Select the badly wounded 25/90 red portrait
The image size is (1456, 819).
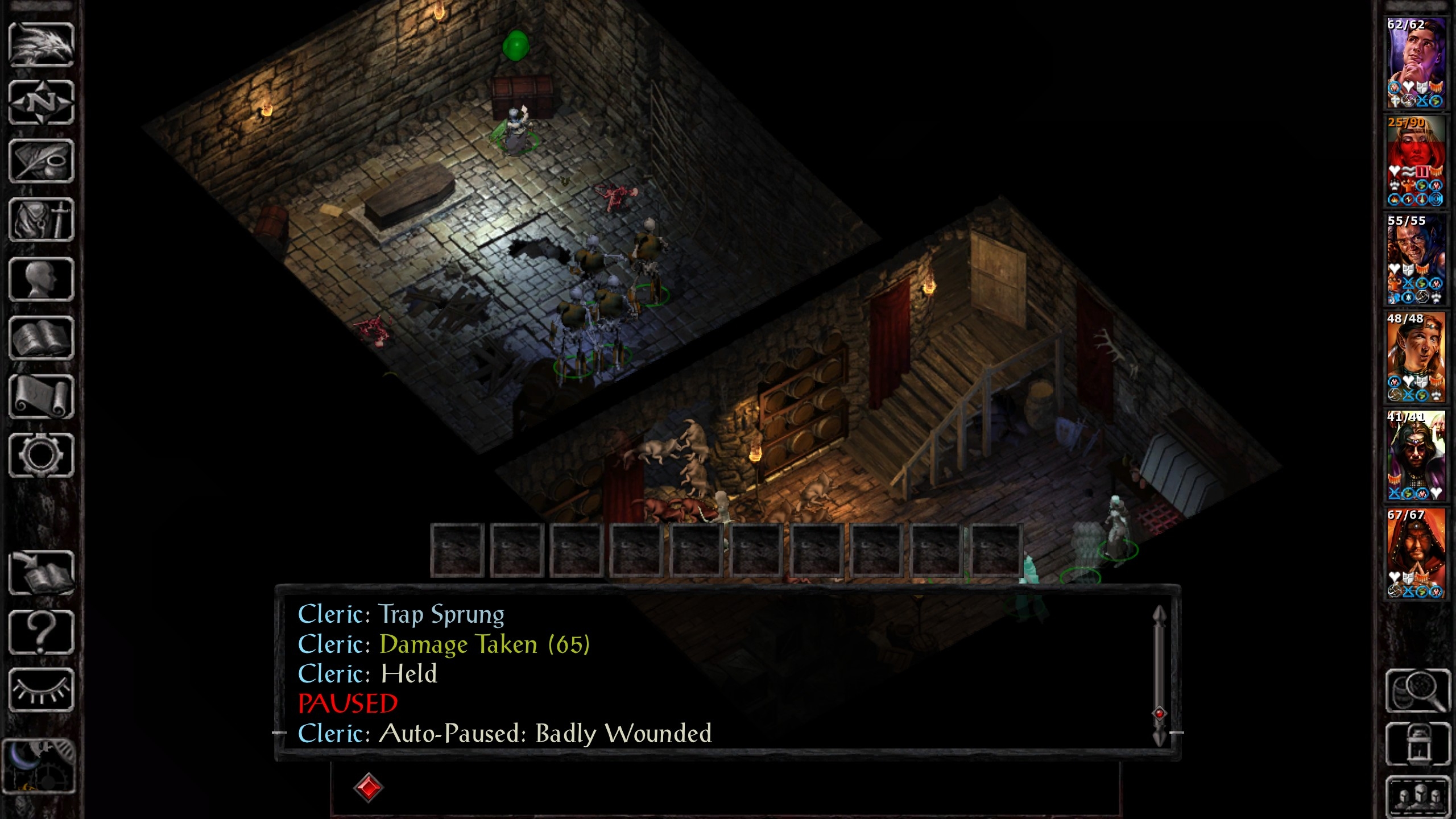1416,161
